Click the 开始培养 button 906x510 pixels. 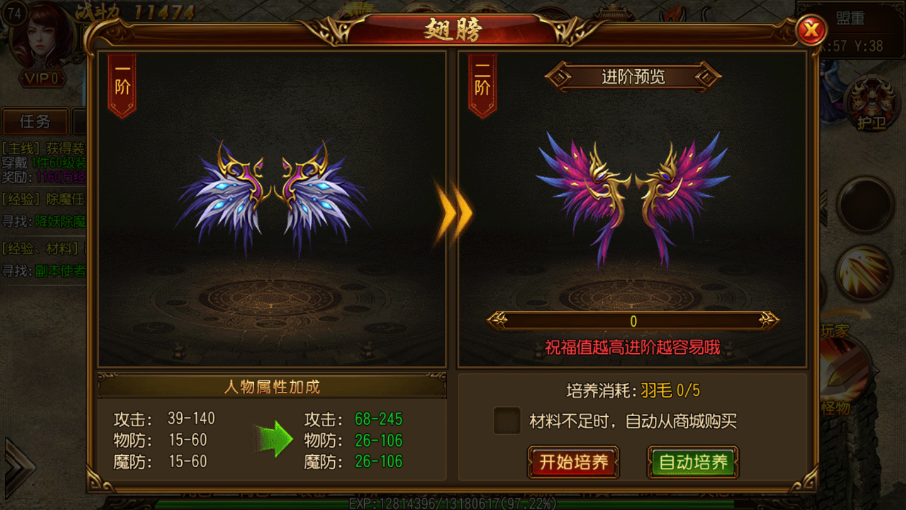pyautogui.click(x=573, y=462)
